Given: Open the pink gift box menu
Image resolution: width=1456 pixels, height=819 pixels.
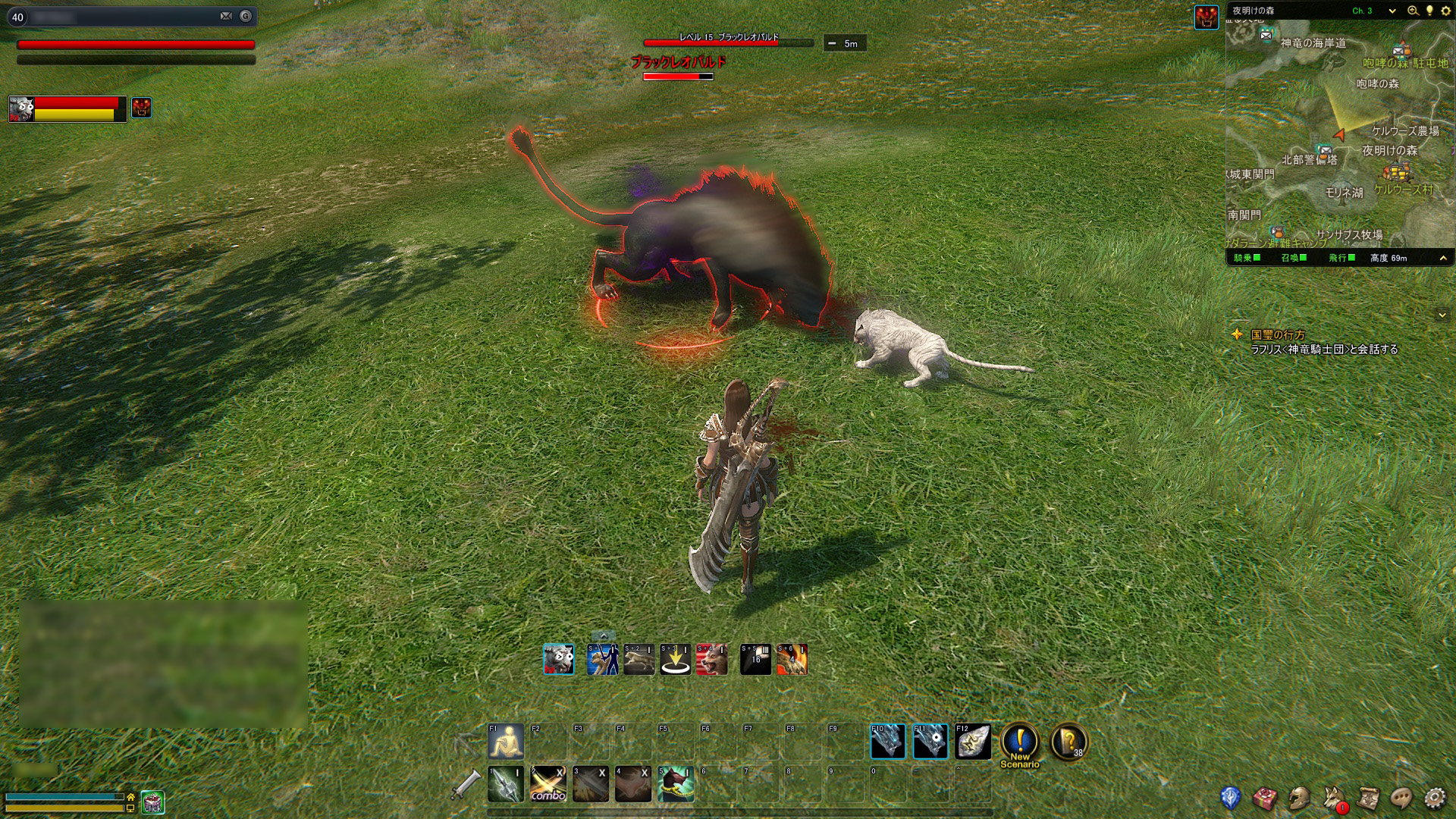Looking at the screenshot, I should point(1264,798).
